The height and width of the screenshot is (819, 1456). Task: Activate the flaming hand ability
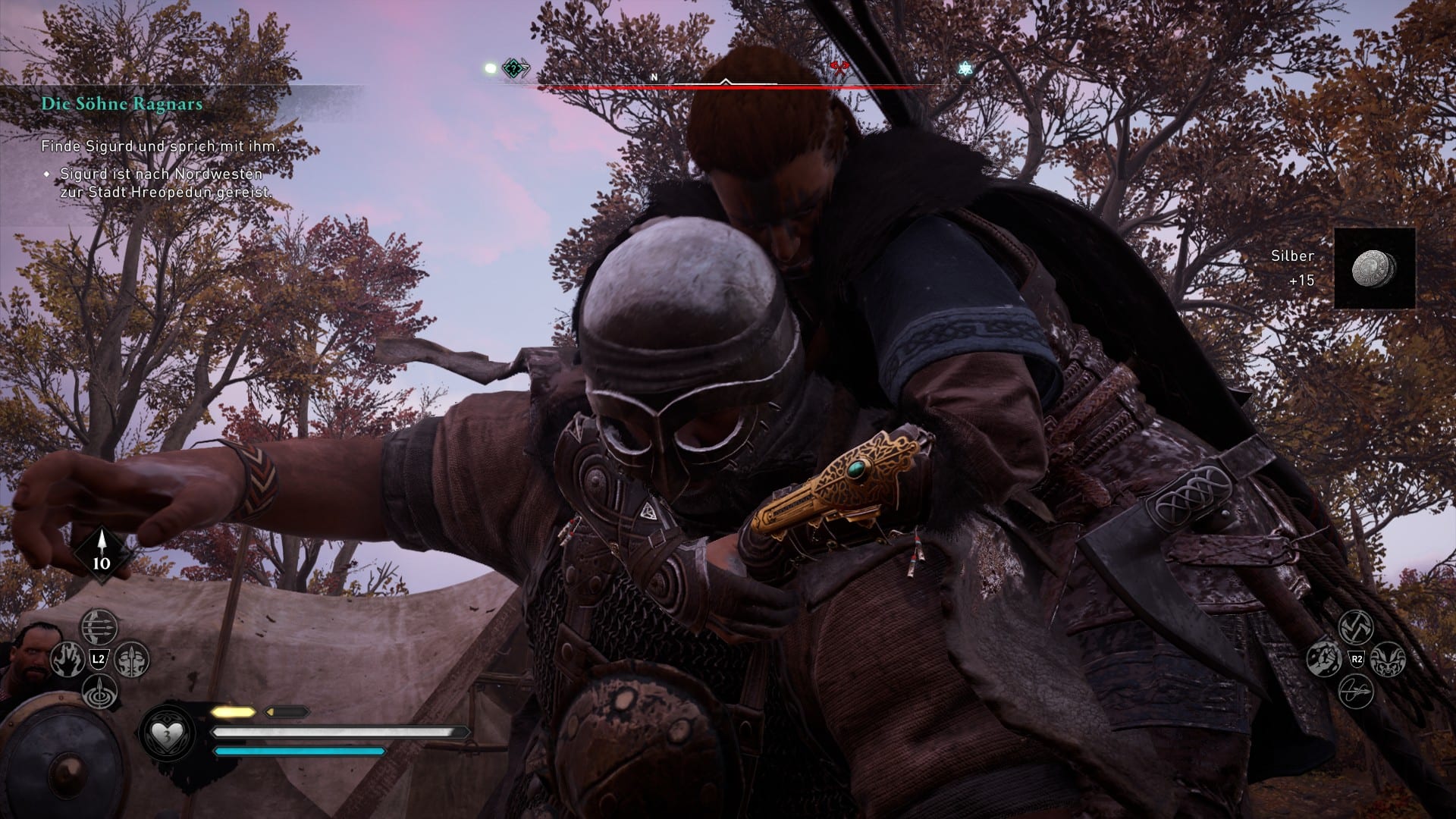click(x=67, y=660)
